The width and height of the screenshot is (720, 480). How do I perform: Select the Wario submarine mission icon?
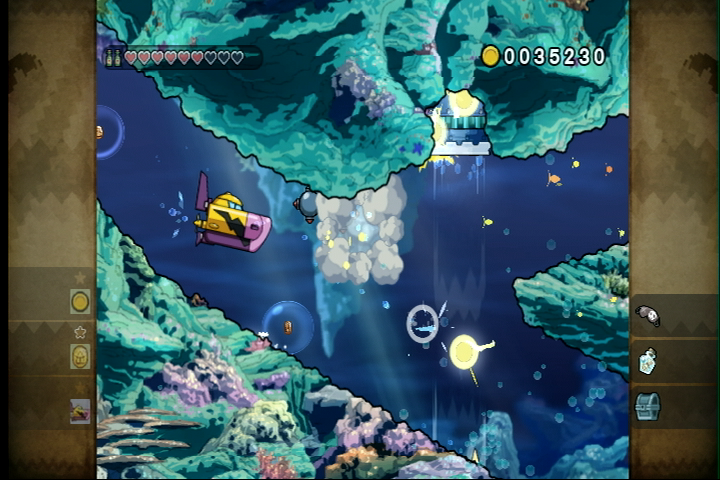click(x=80, y=411)
